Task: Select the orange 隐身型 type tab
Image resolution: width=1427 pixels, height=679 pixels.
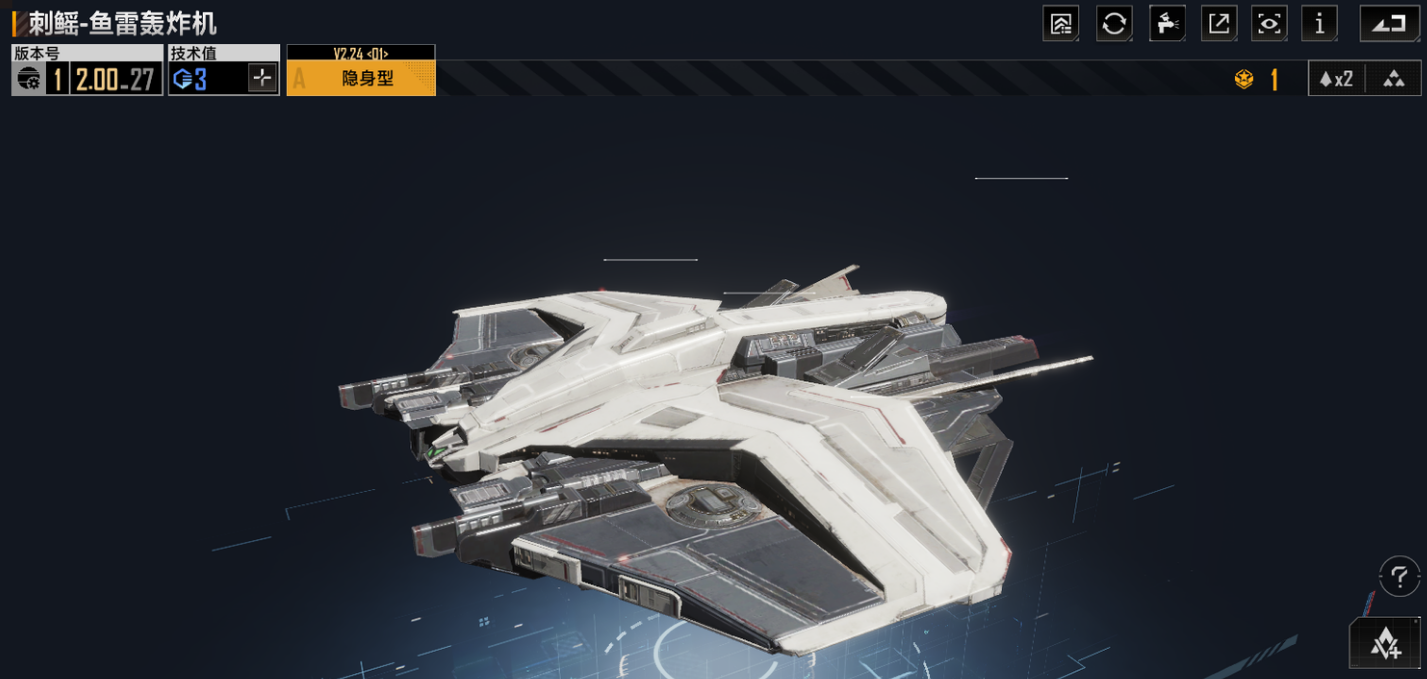Action: coord(361,78)
